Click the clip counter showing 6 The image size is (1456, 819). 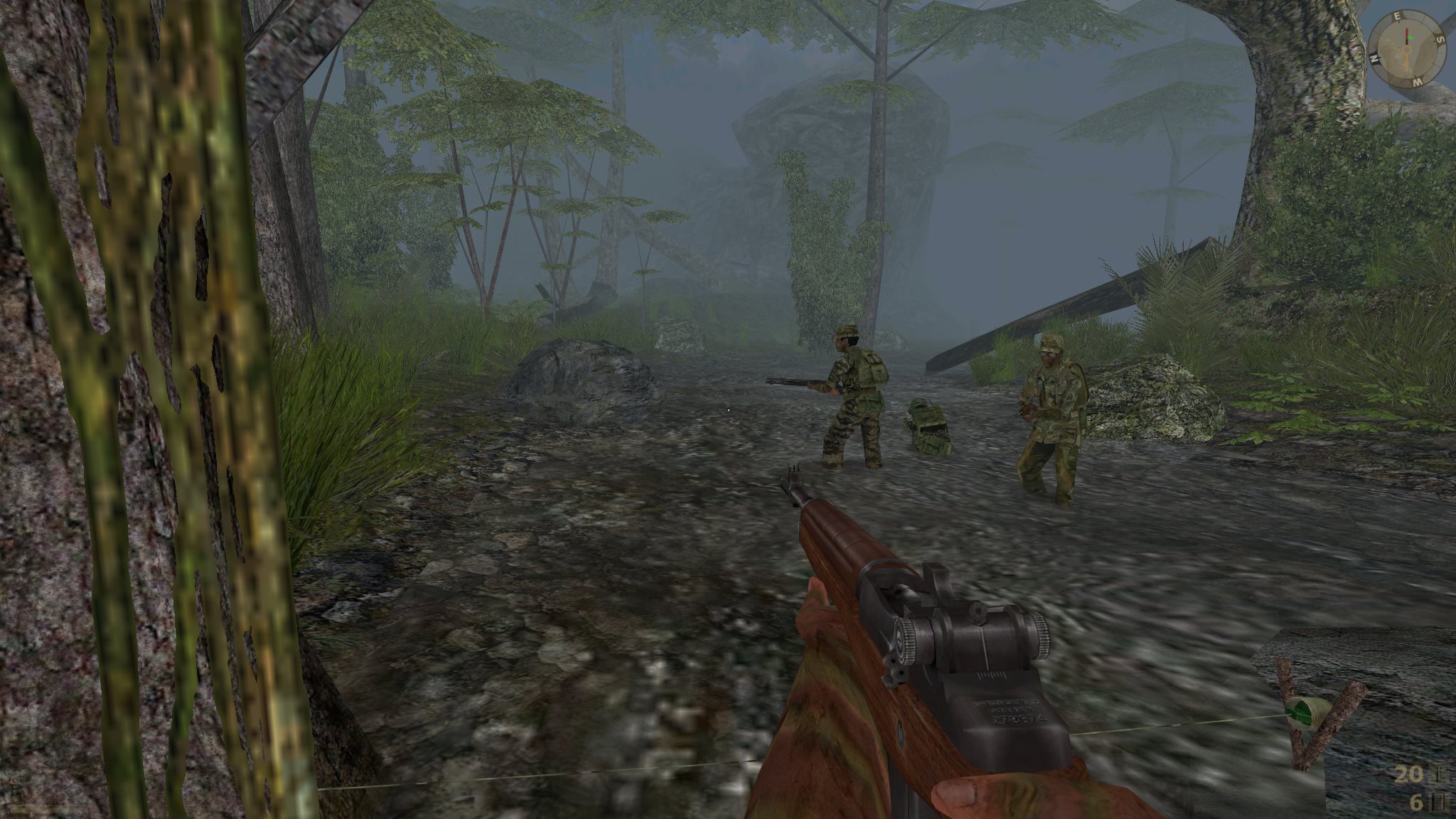pyautogui.click(x=1416, y=801)
